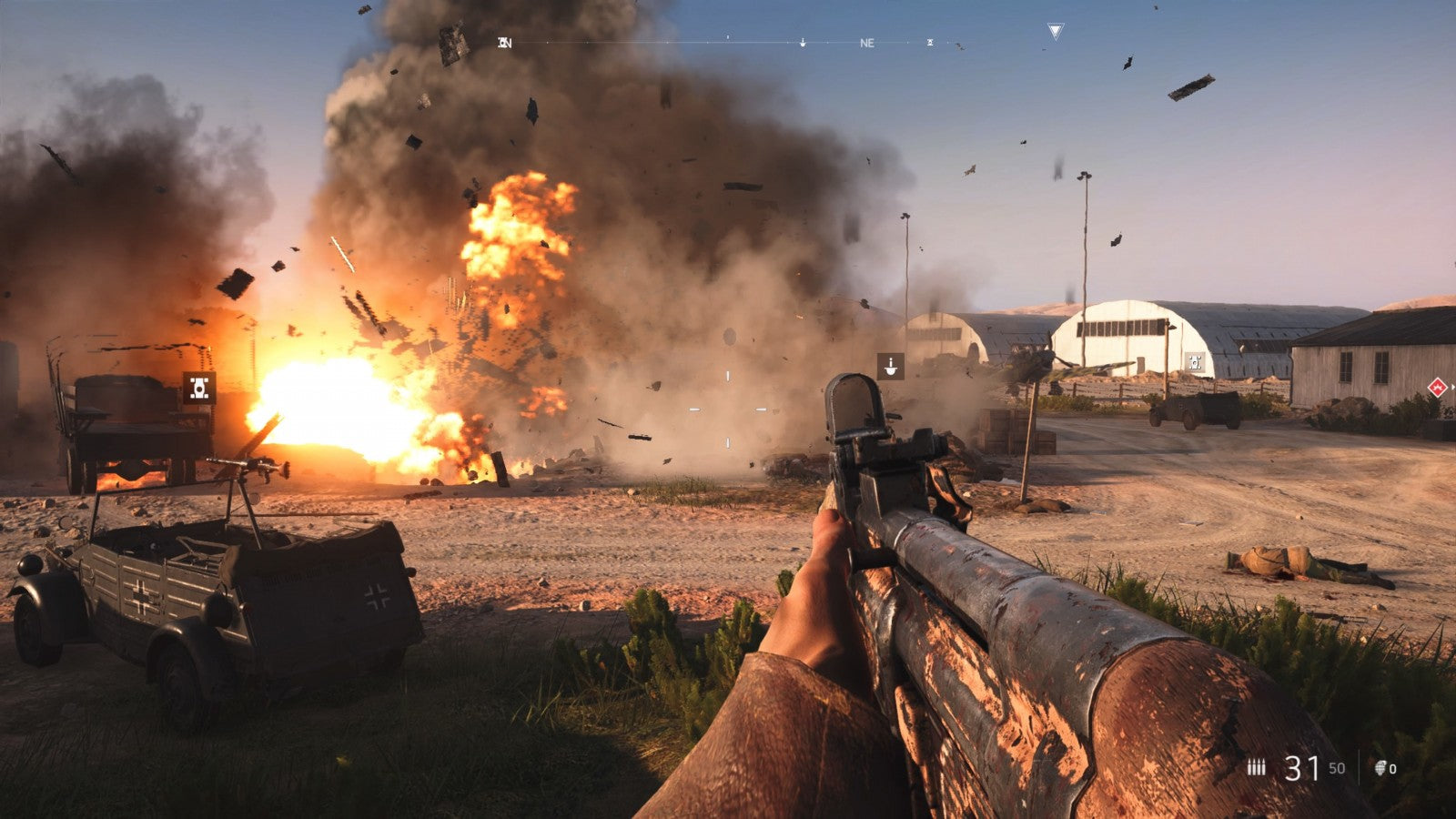The height and width of the screenshot is (819, 1456).
Task: Click the small vehicle icon right of NE marker
Action: click(x=930, y=43)
